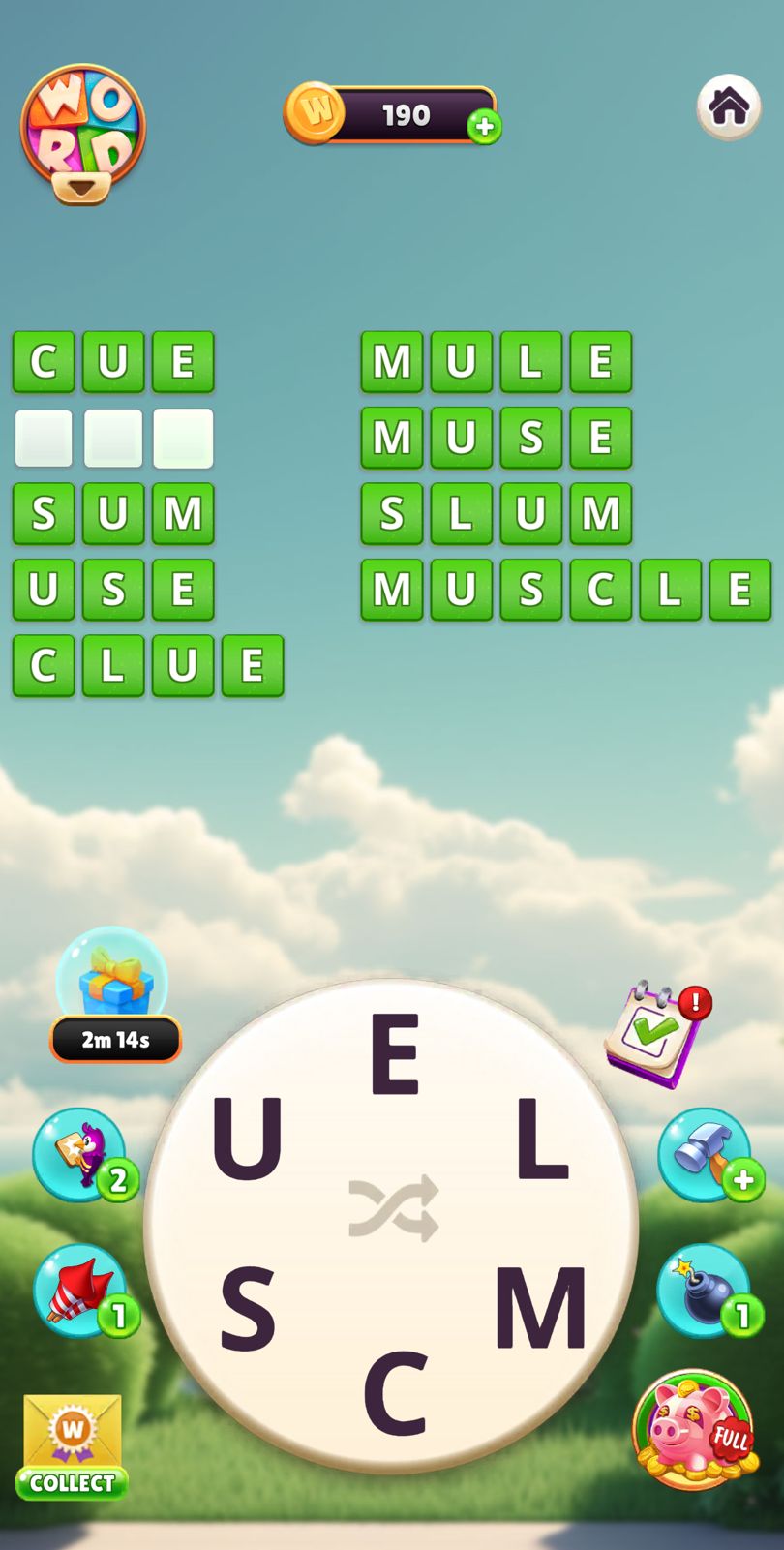This screenshot has width=784, height=1550.
Task: Select letter E on the wheel
Action: 394,1053
